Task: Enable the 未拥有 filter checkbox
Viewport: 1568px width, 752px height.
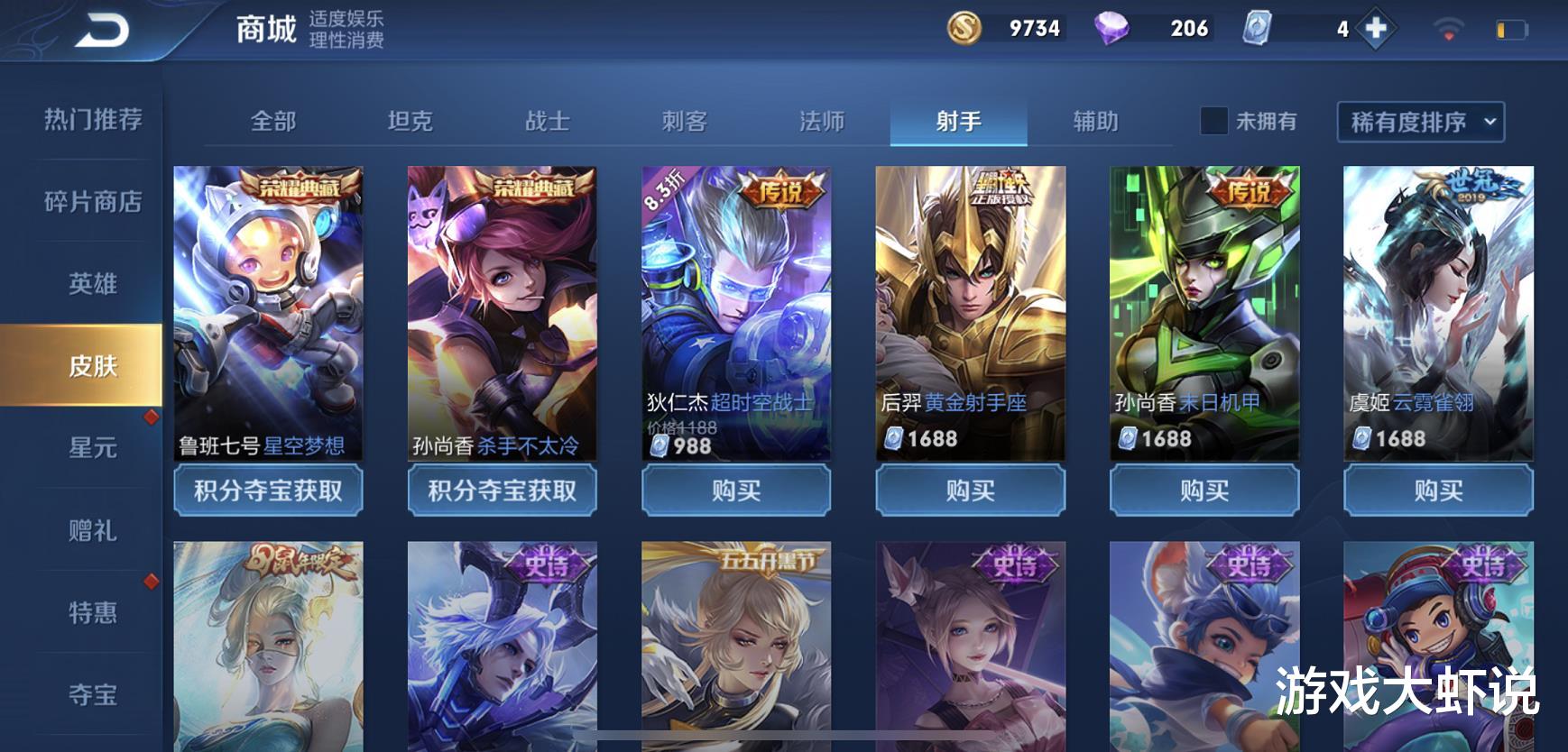Action: [1212, 120]
